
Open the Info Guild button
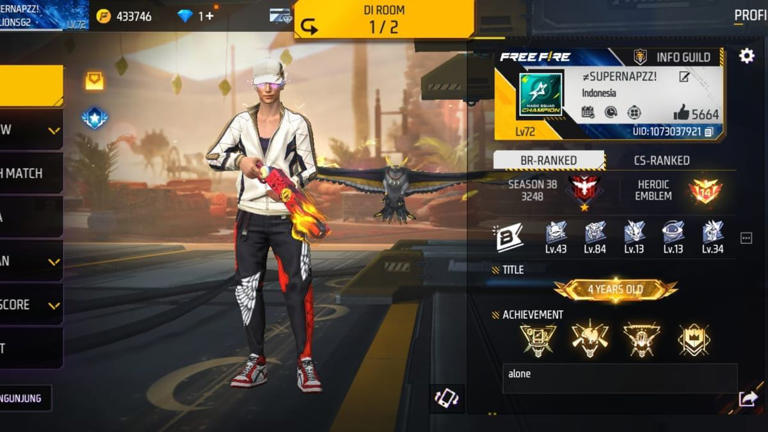(x=674, y=57)
